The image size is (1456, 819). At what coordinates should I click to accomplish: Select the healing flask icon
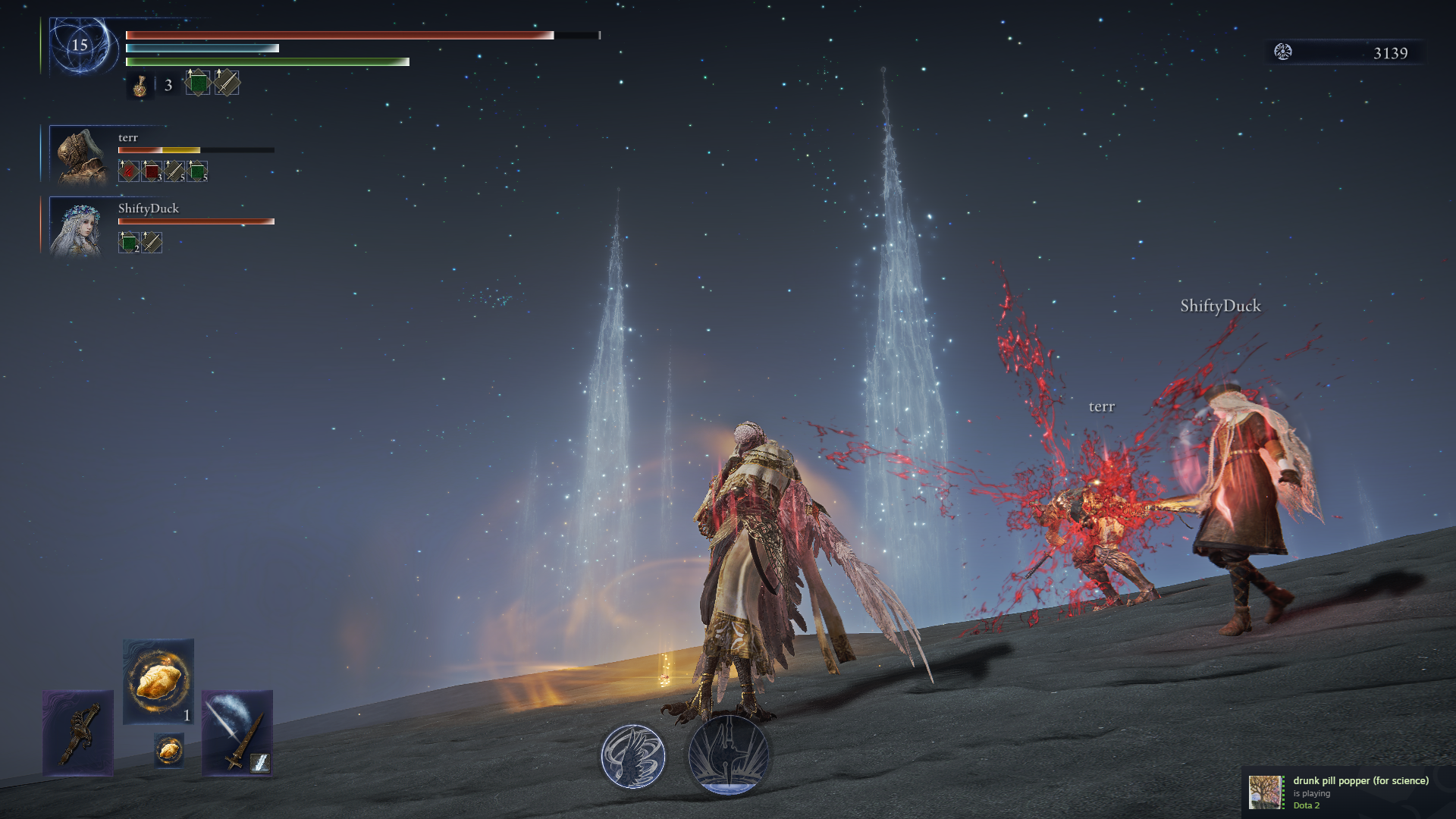click(140, 85)
